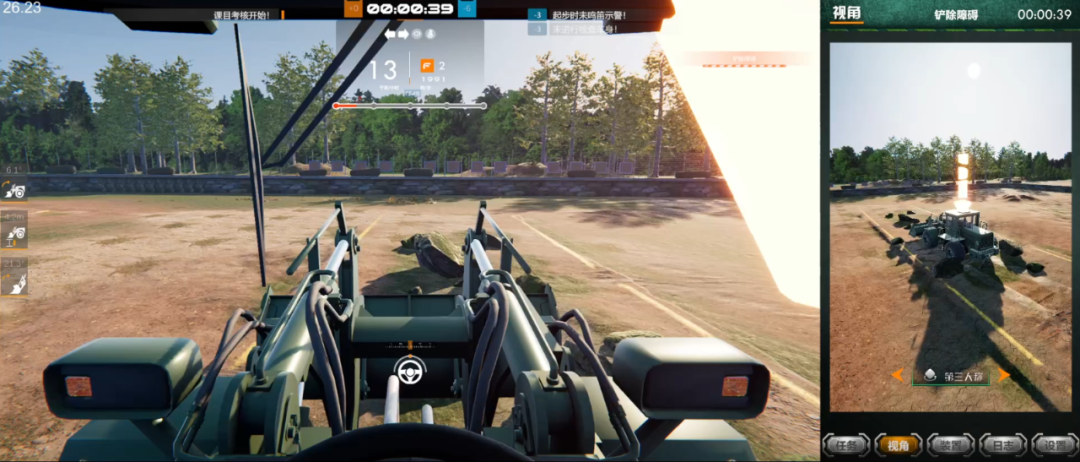Click the left orange arrow beside 第三人称
Screen dimensions: 1080x462
pyautogui.click(x=897, y=375)
